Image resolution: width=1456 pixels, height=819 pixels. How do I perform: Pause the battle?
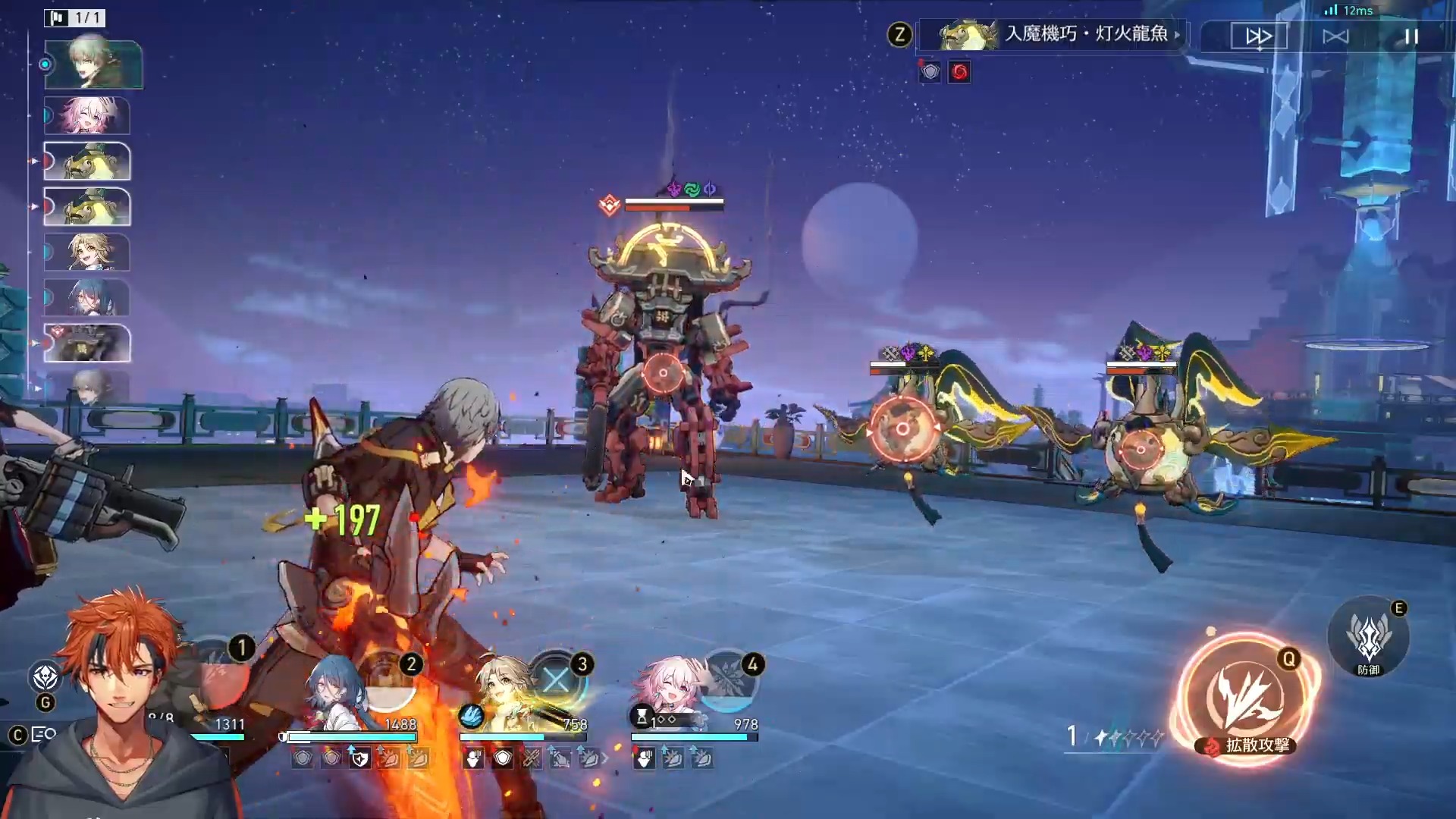pyautogui.click(x=1411, y=36)
